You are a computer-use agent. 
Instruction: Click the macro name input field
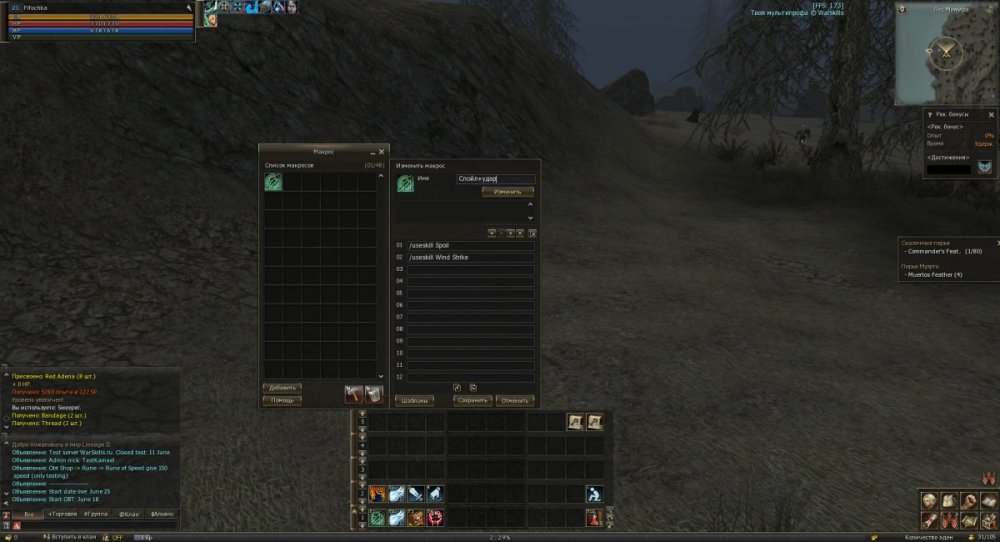(495, 179)
